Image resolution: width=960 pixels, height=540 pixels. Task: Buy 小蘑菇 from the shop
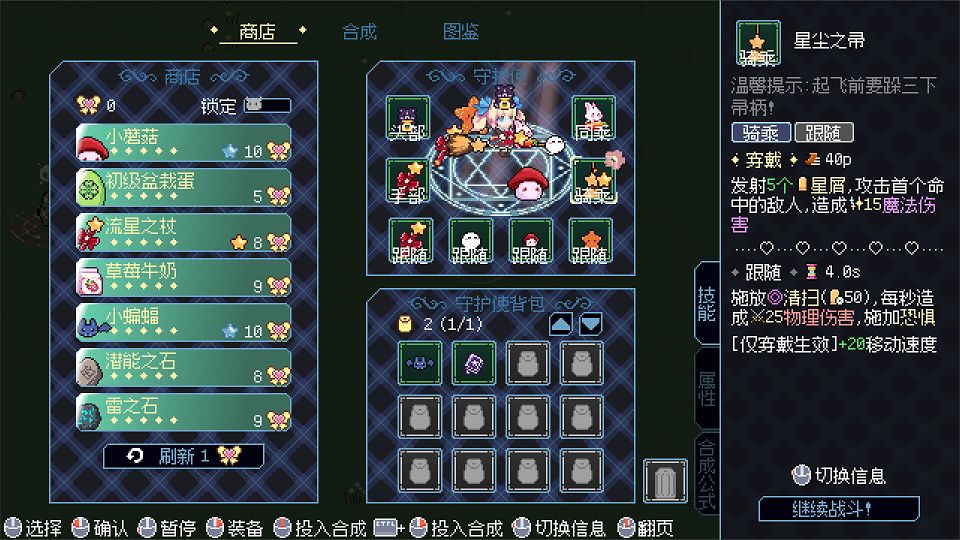pos(183,143)
